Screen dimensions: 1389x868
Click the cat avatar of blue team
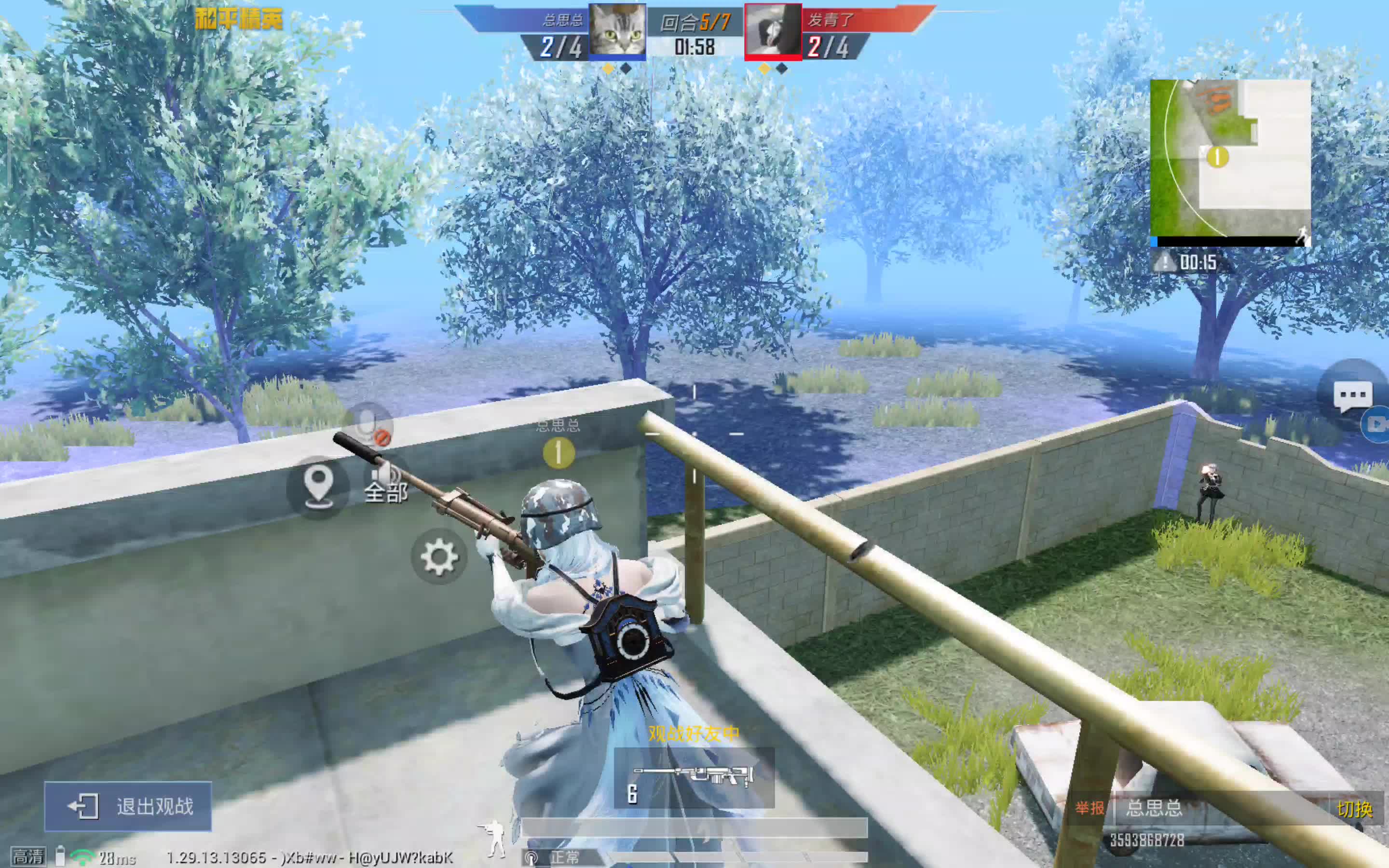(617, 30)
